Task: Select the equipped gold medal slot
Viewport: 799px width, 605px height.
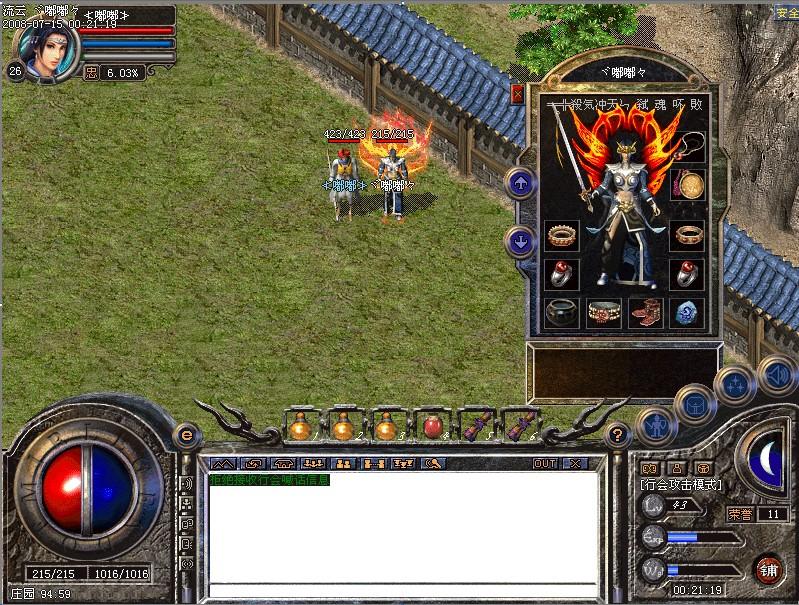Action: [x=687, y=185]
